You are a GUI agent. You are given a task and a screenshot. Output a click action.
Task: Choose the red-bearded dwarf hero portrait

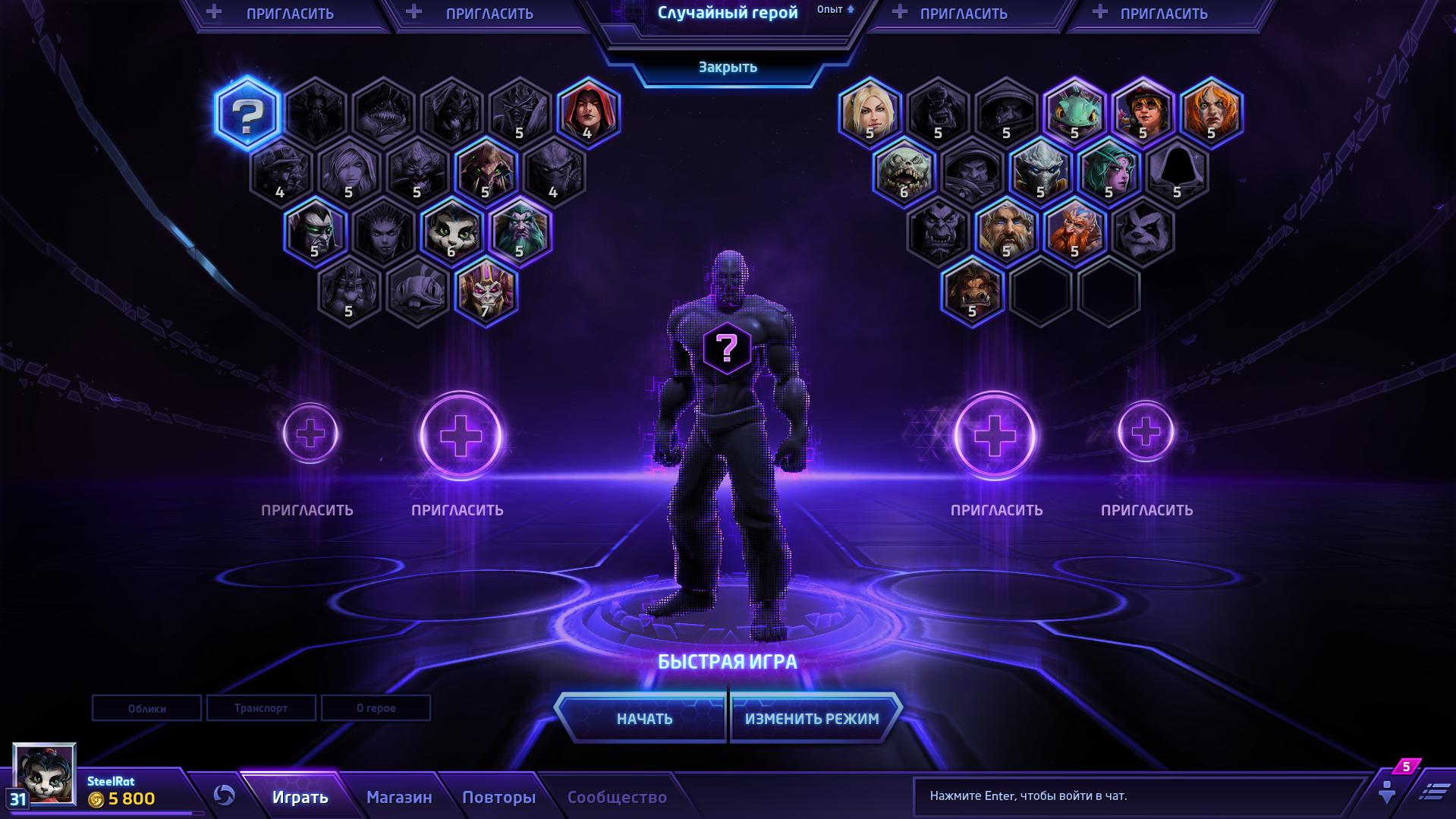click(x=1074, y=231)
